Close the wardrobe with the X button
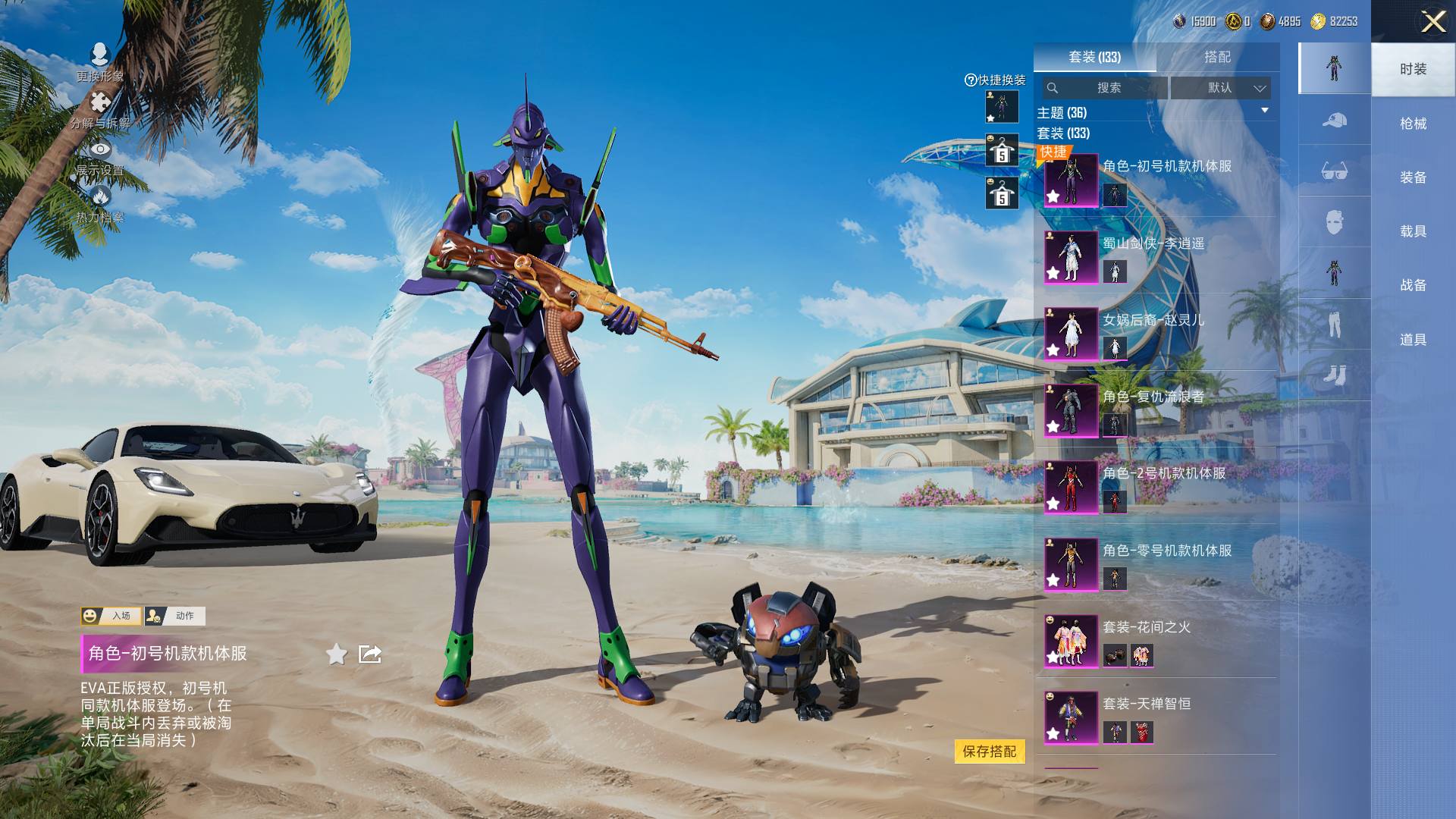The width and height of the screenshot is (1456, 819). pos(1432,21)
